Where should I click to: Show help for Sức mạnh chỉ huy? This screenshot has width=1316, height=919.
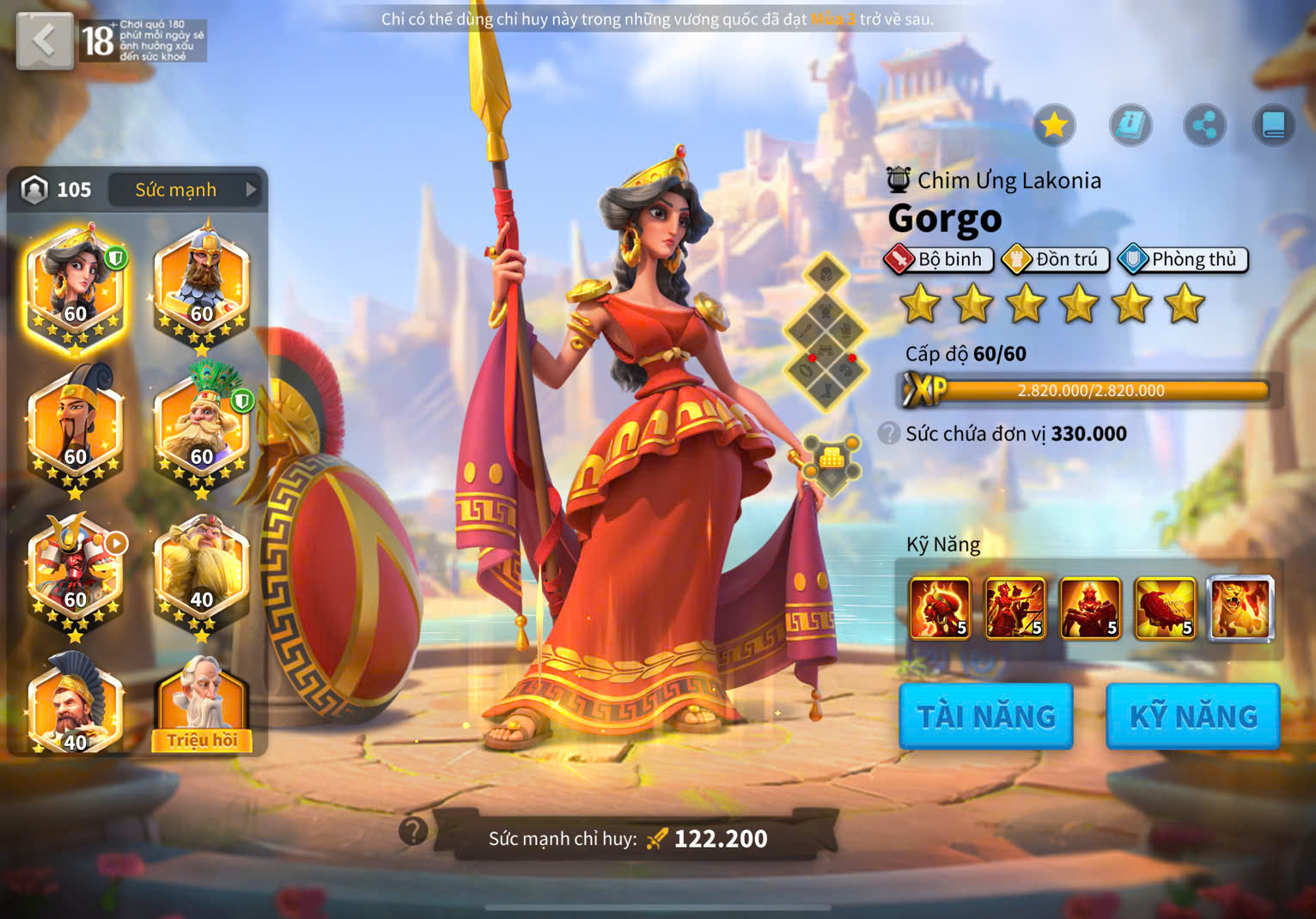(413, 831)
